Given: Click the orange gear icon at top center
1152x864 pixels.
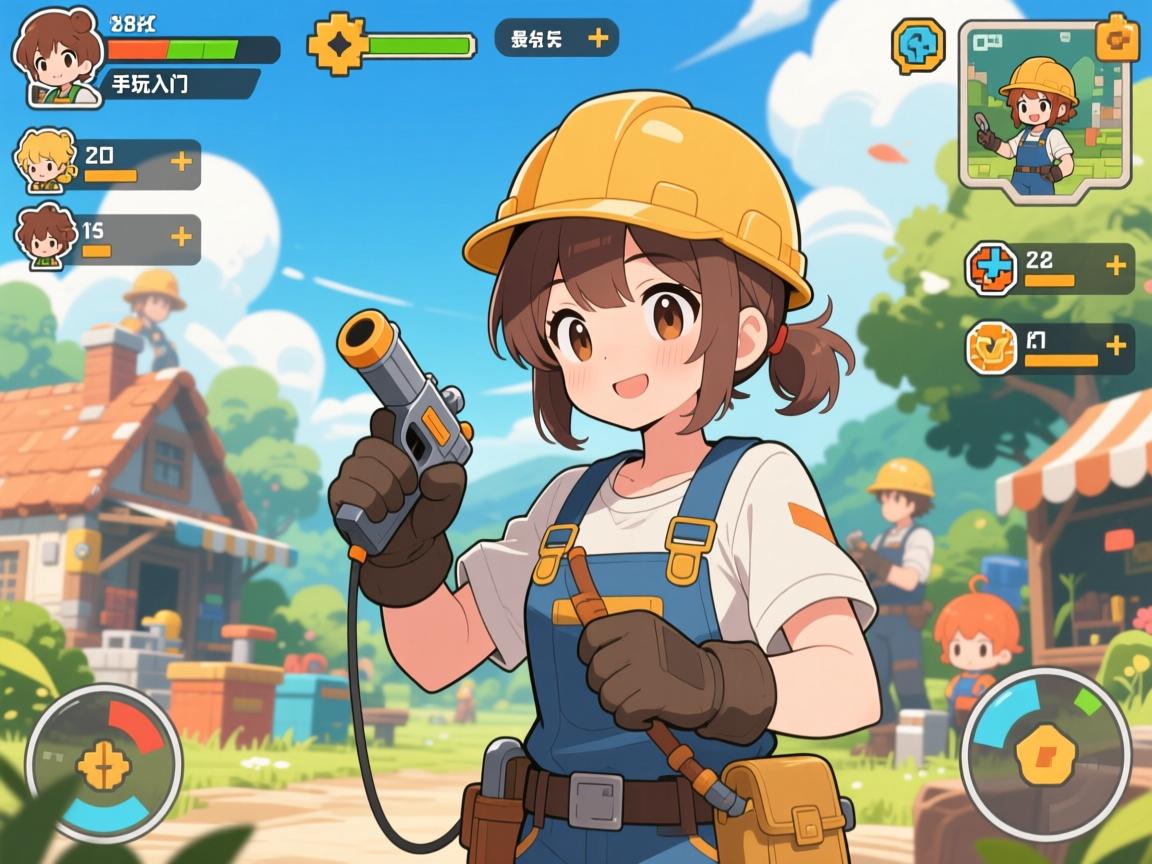Looking at the screenshot, I should (x=335, y=44).
